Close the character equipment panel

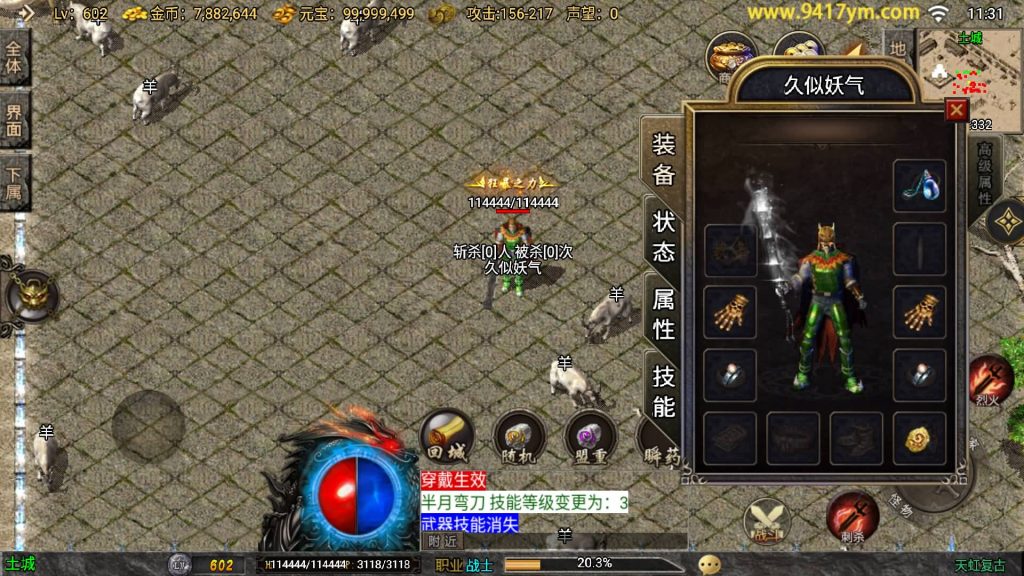957,110
